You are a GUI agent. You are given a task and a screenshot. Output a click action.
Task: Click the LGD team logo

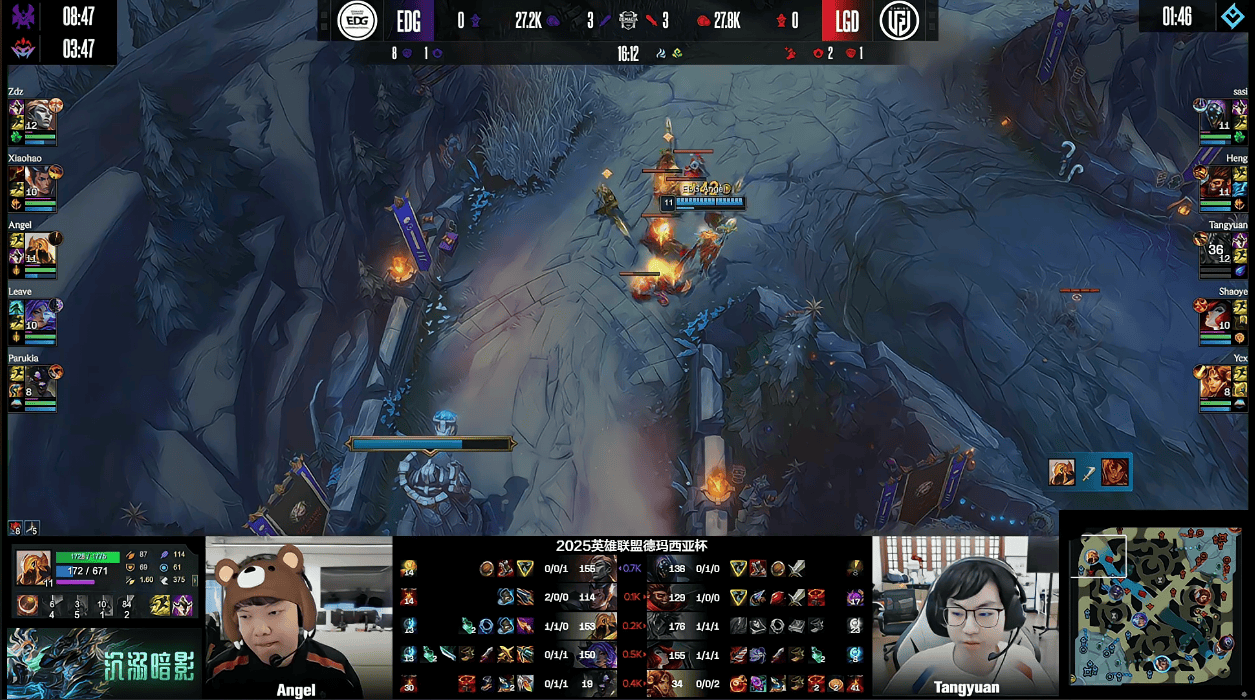click(899, 21)
